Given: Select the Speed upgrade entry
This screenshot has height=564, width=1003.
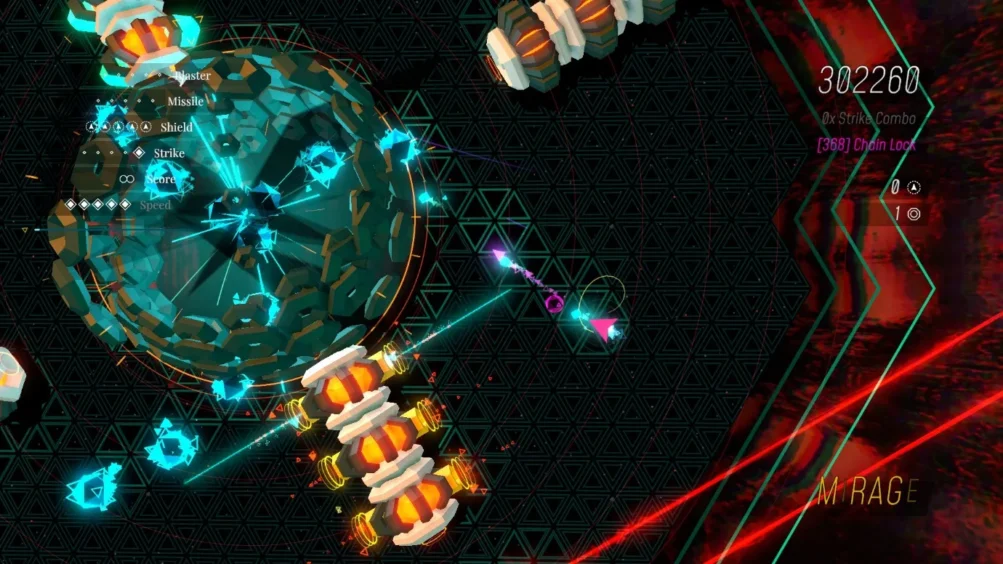Looking at the screenshot, I should coord(155,205).
